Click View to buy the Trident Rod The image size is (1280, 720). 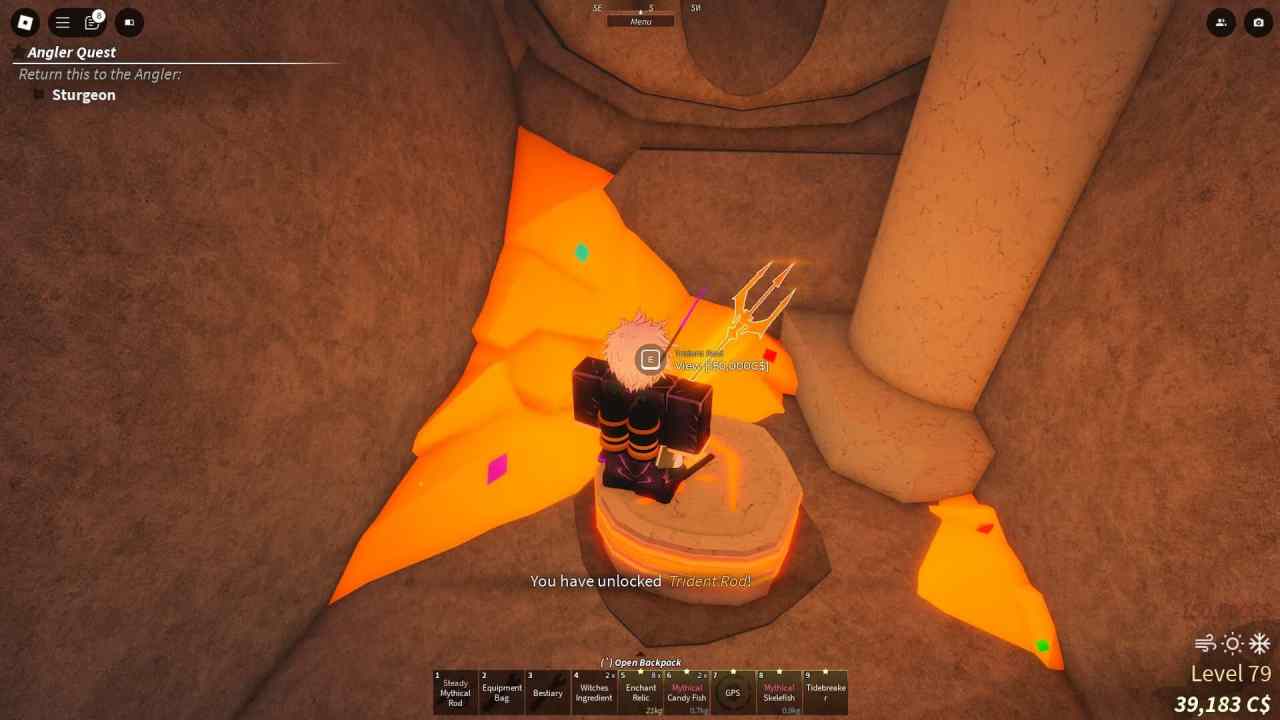(700, 365)
